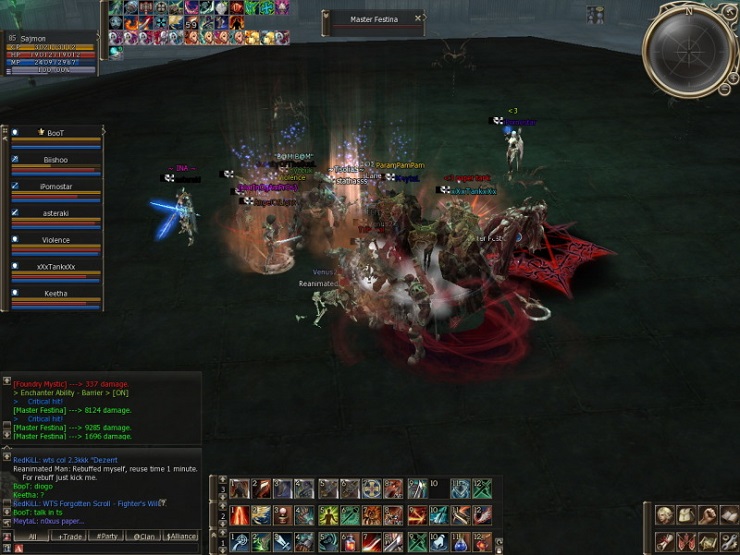
Task: Target party member xXxTankxXx
Action: 56,267
